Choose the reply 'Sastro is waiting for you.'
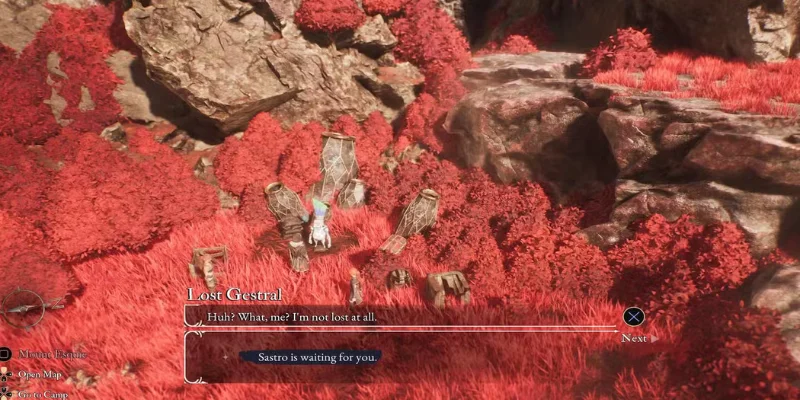Viewport: 800px width, 400px height. (310, 356)
